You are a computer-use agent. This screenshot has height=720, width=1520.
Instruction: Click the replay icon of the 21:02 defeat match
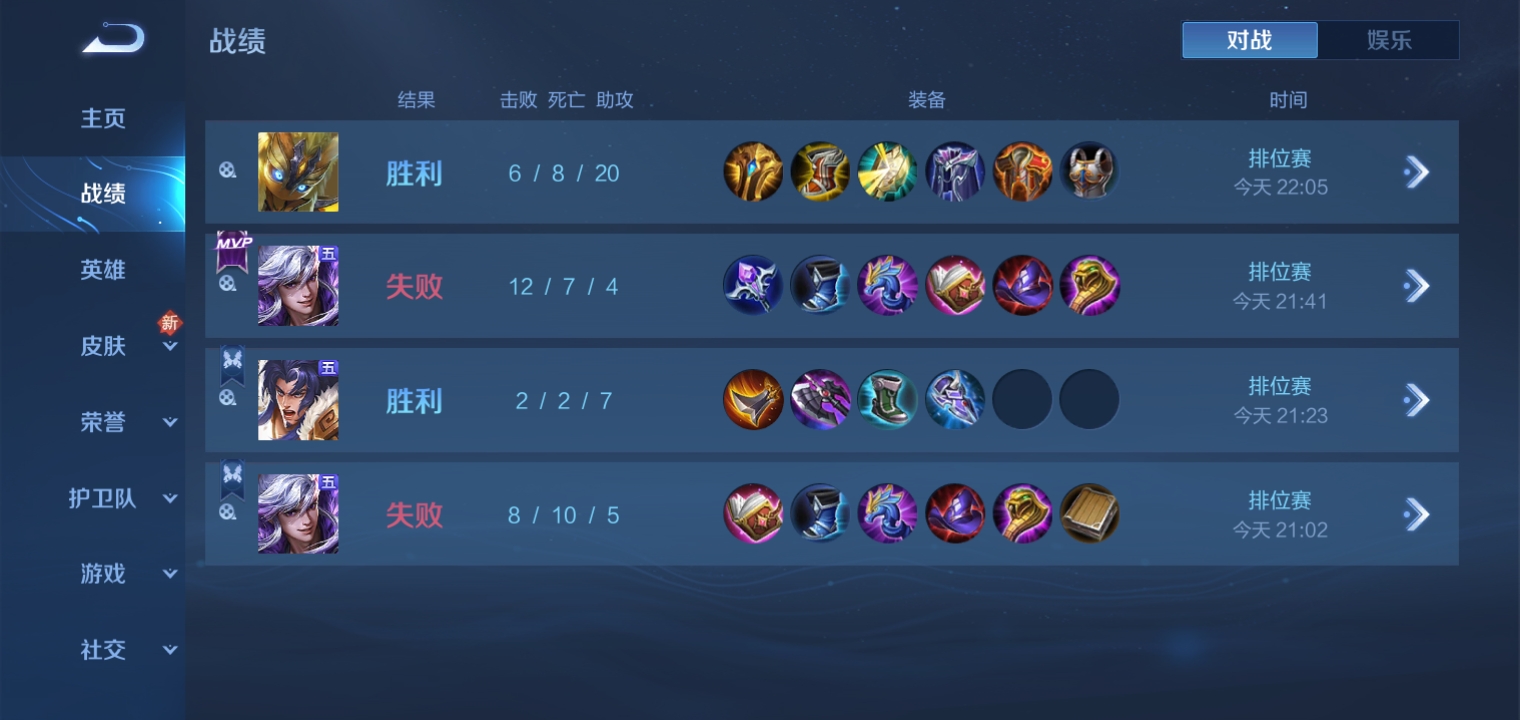click(228, 513)
